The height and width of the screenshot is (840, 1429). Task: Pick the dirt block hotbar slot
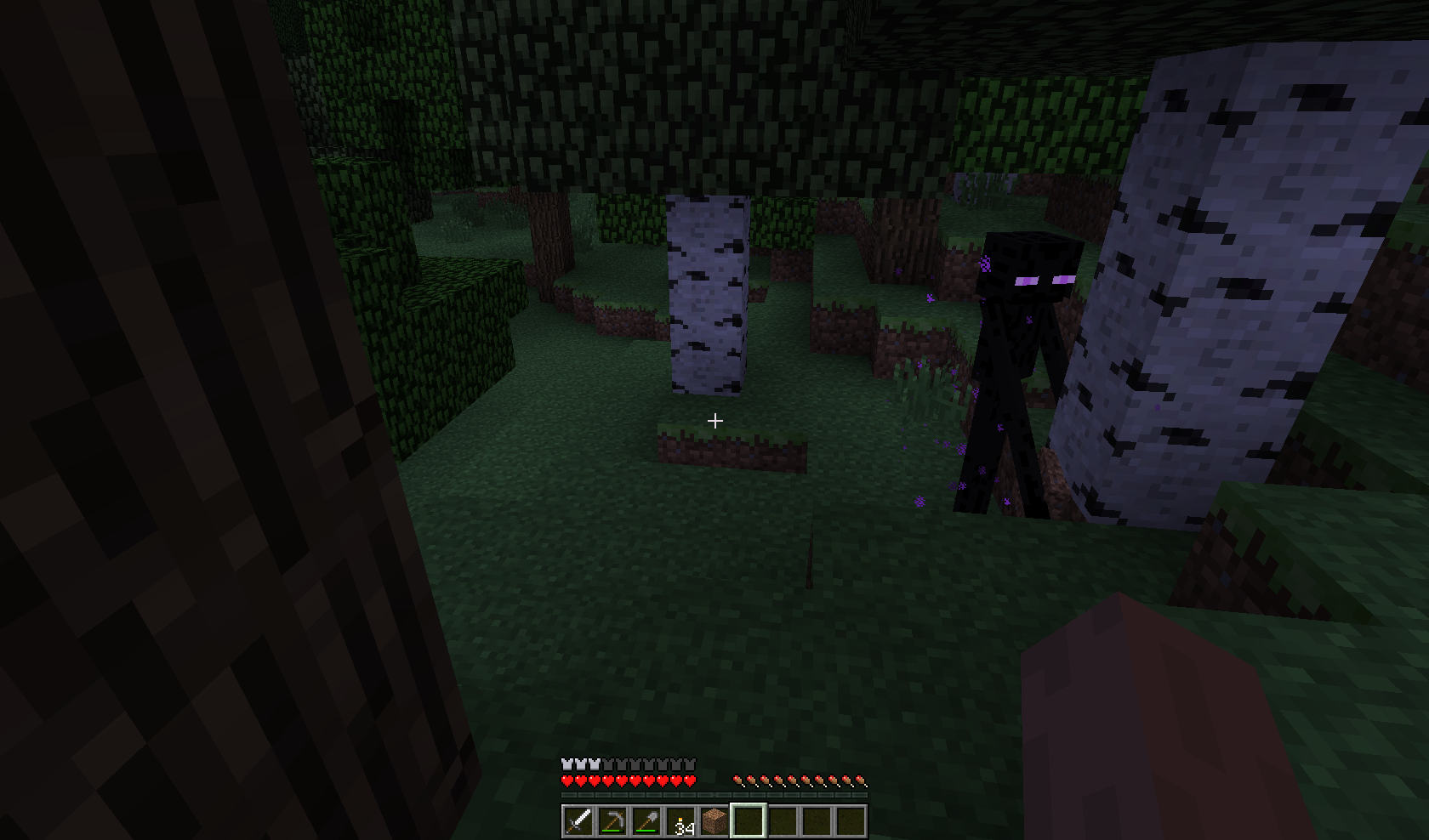[x=714, y=821]
